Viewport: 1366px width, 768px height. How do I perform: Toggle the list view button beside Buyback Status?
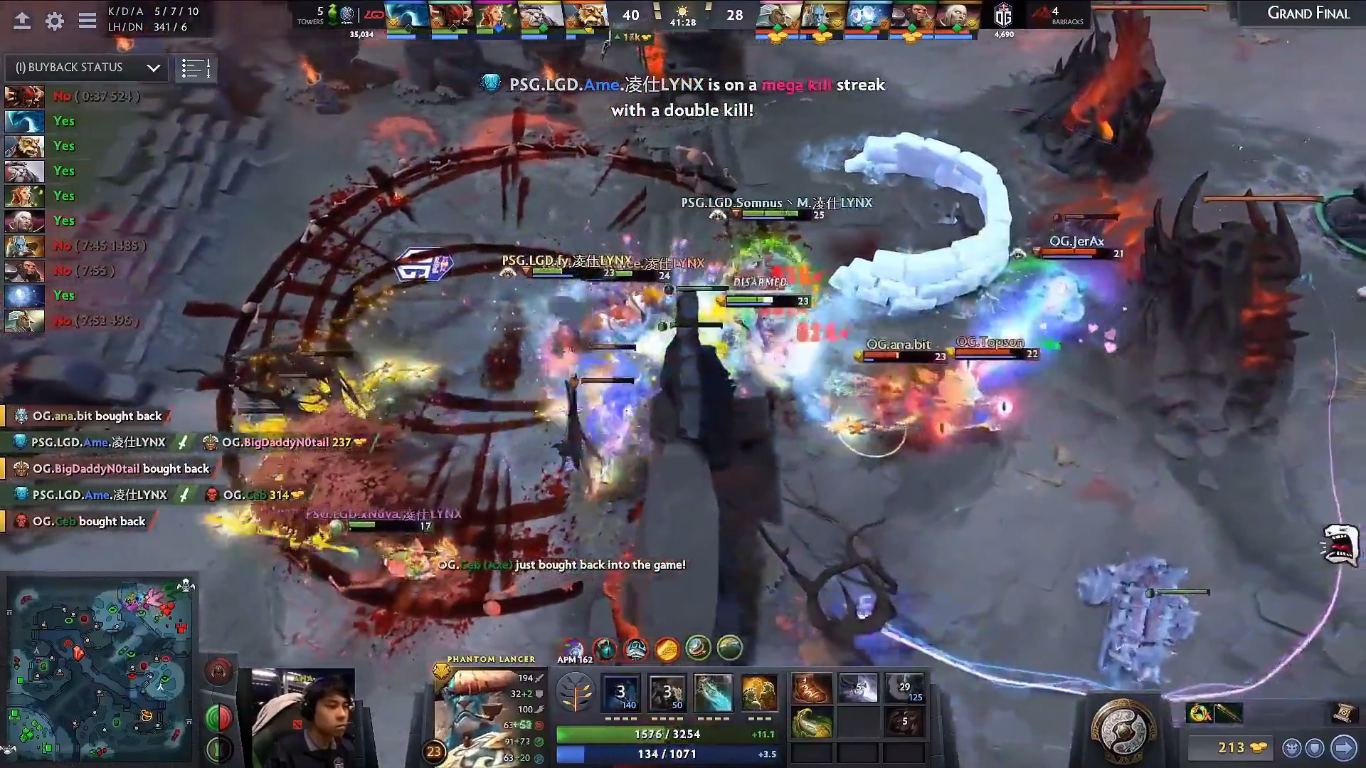[195, 68]
